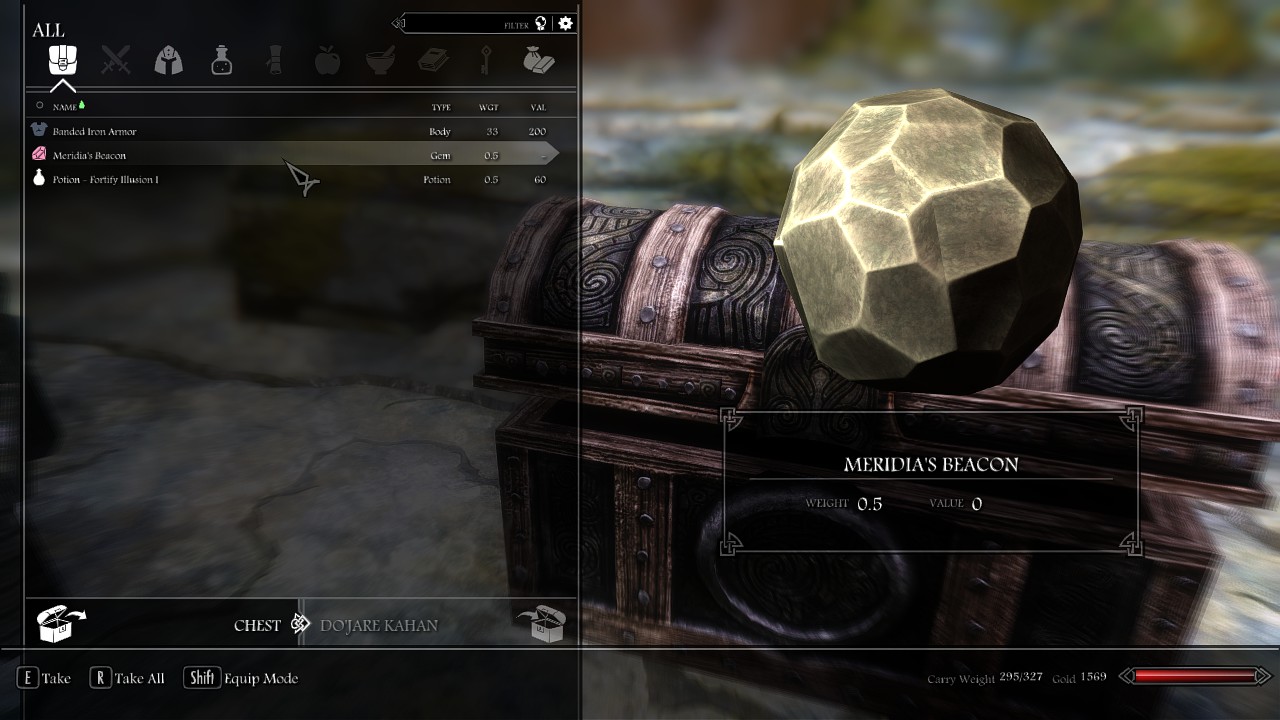The width and height of the screenshot is (1280, 720).
Task: Choose the Fortify Illusion potion entry
Action: (105, 180)
